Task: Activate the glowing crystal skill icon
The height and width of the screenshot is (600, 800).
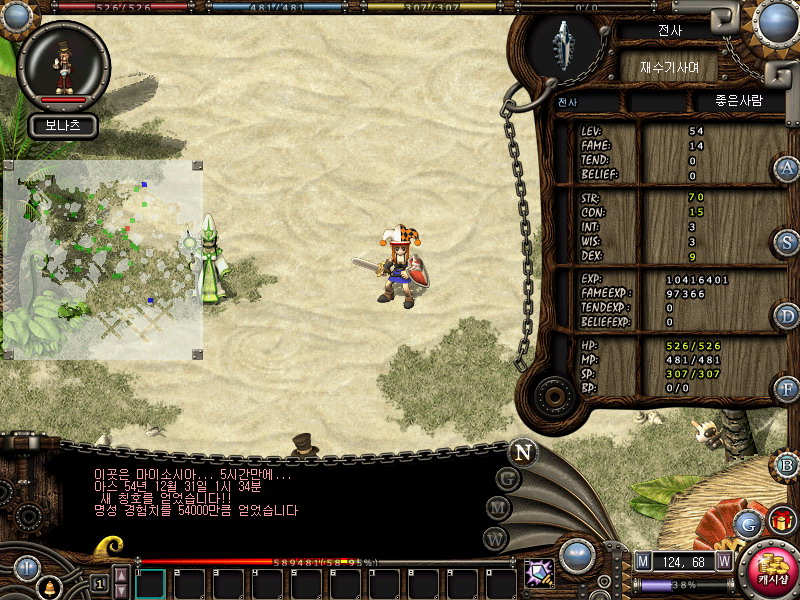Action: 539,573
